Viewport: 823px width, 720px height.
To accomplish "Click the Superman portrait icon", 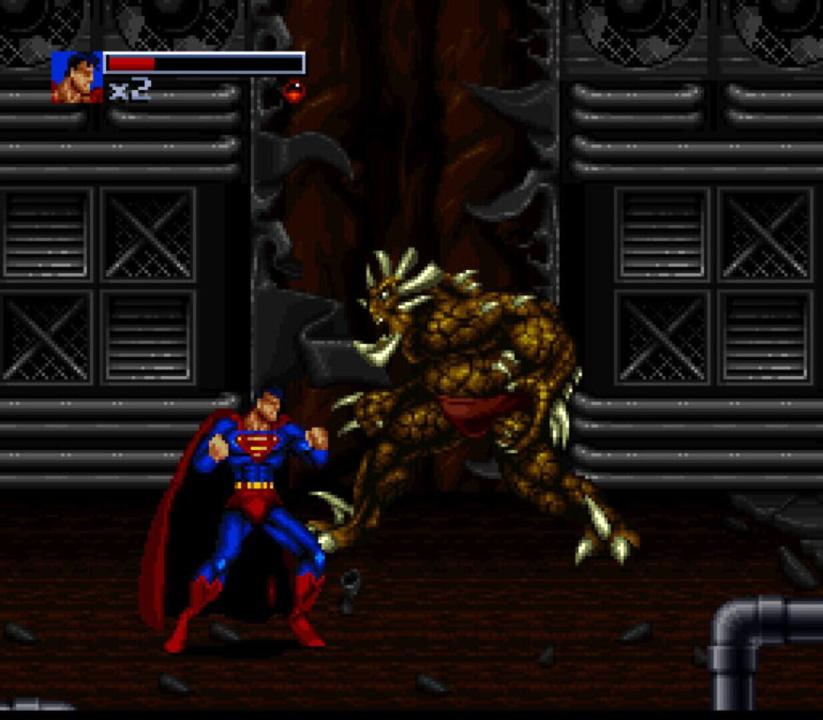I will [76, 77].
